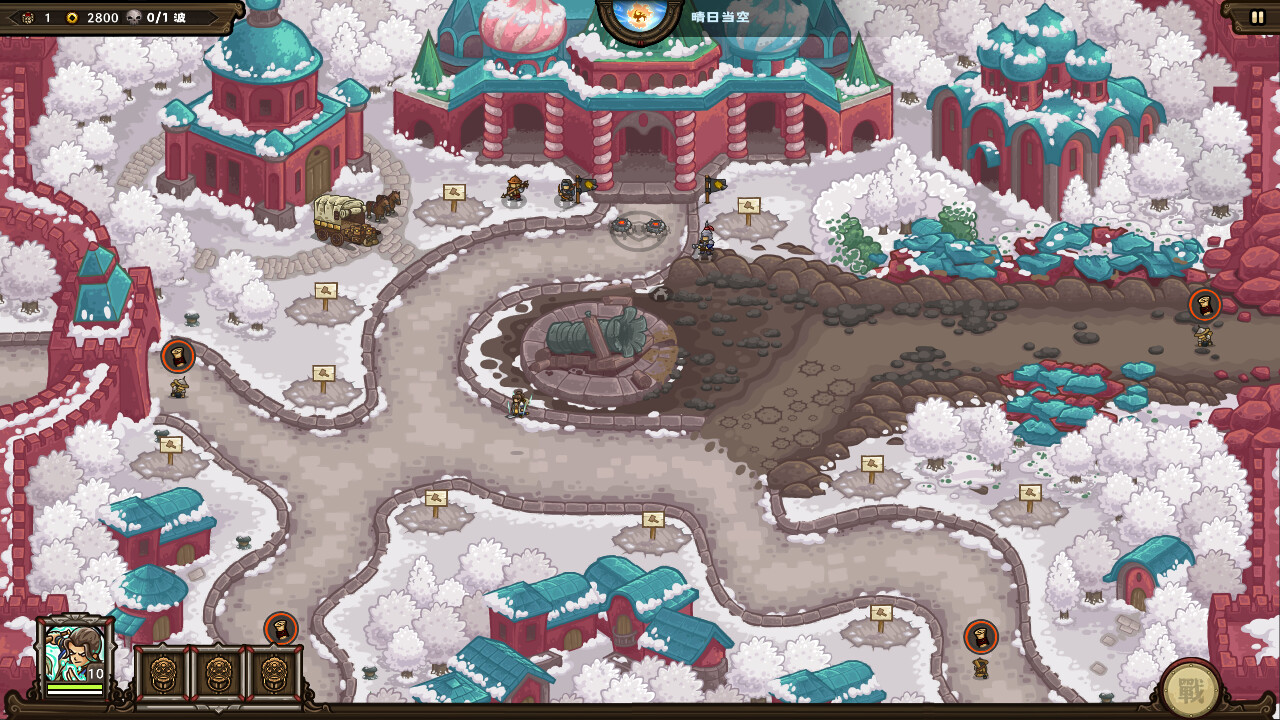Image resolution: width=1280 pixels, height=720 pixels.
Task: Click the wooden signpost near the map center
Action: pos(655,517)
